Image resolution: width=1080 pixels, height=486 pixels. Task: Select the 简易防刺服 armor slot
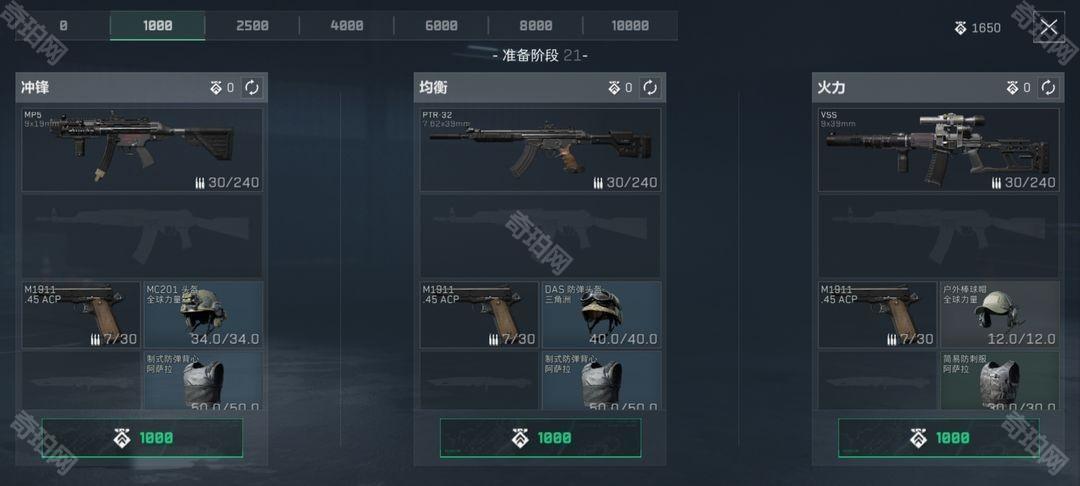point(999,380)
